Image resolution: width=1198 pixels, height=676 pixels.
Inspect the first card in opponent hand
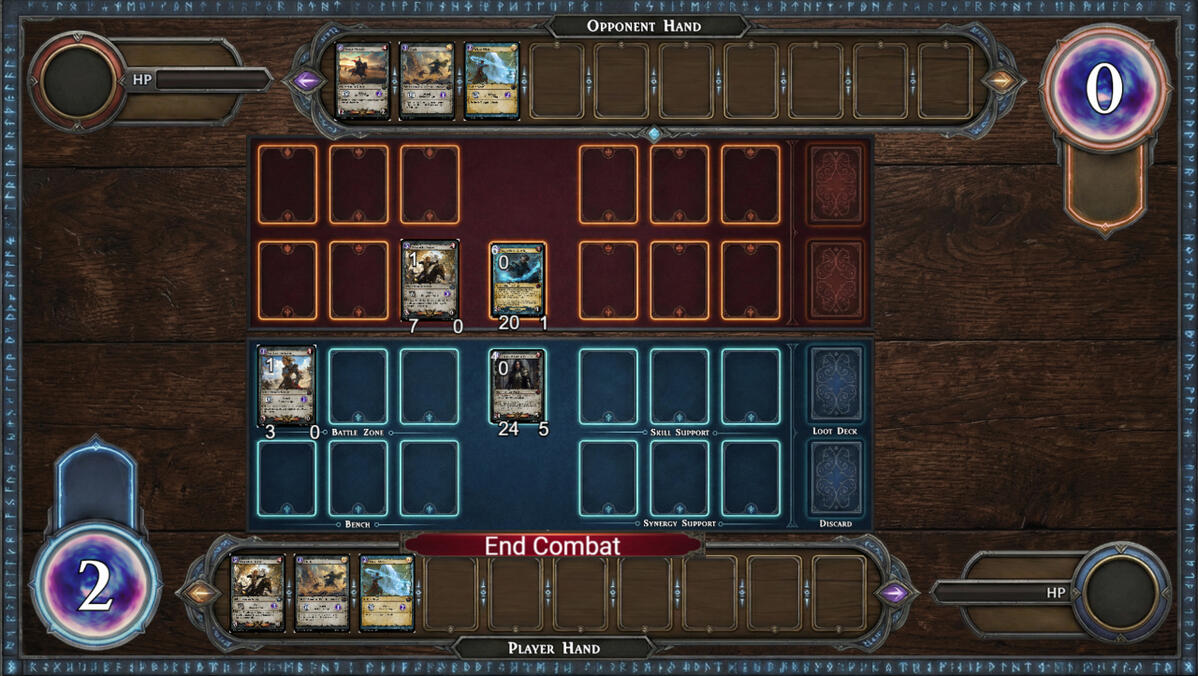click(x=362, y=81)
